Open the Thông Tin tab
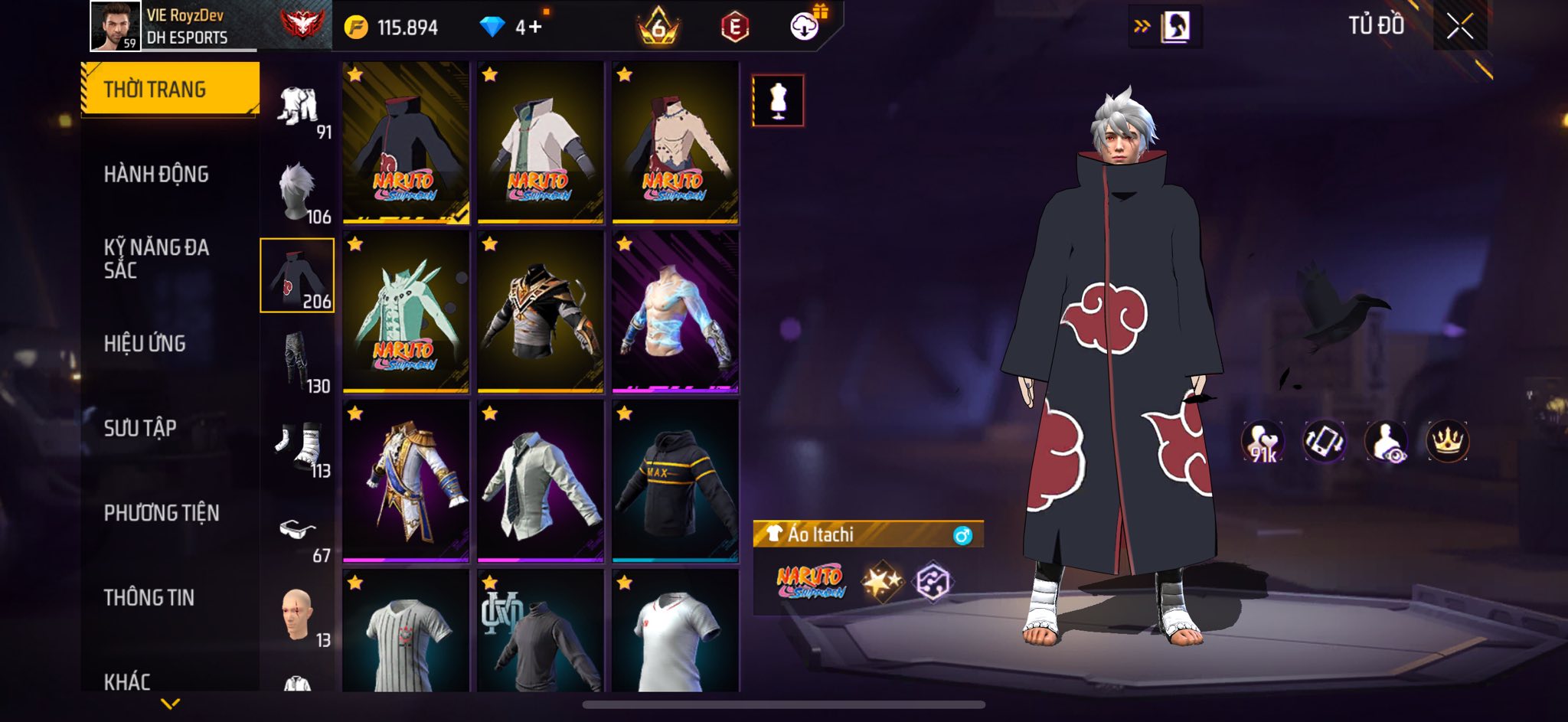 (149, 597)
